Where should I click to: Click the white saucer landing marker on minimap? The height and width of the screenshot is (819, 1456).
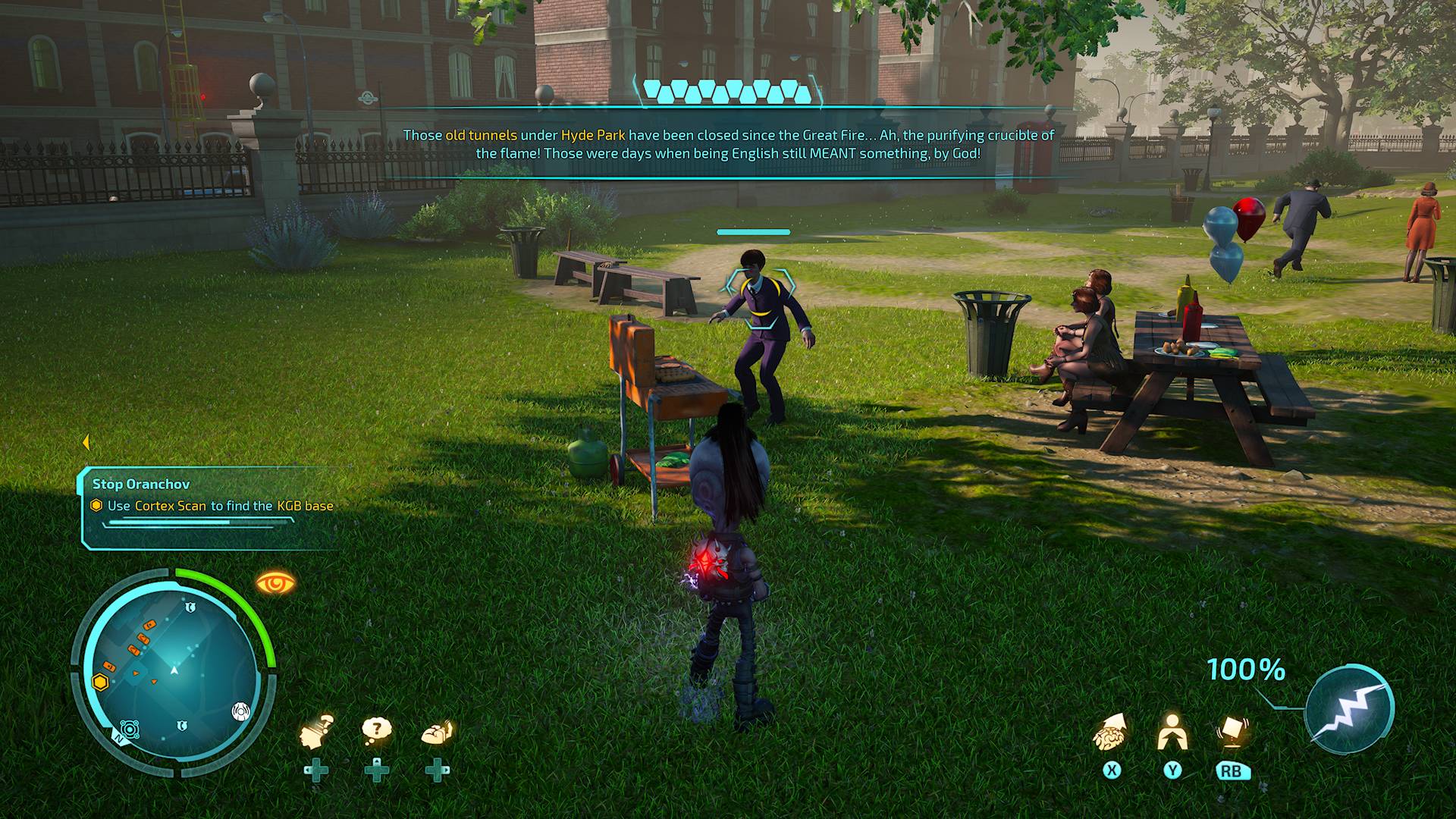click(x=240, y=711)
